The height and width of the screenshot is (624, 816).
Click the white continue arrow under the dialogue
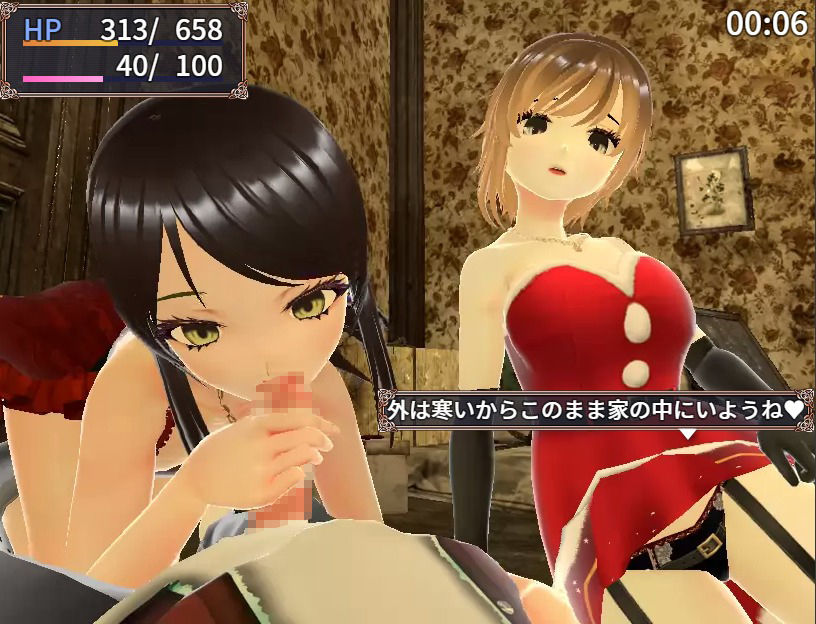point(688,433)
